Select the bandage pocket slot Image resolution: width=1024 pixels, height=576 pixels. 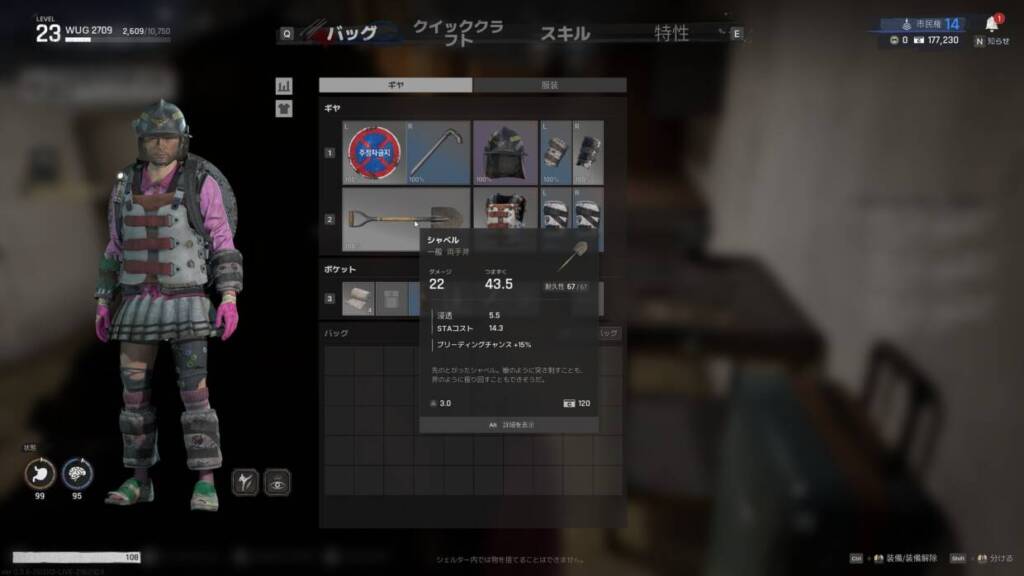point(358,298)
